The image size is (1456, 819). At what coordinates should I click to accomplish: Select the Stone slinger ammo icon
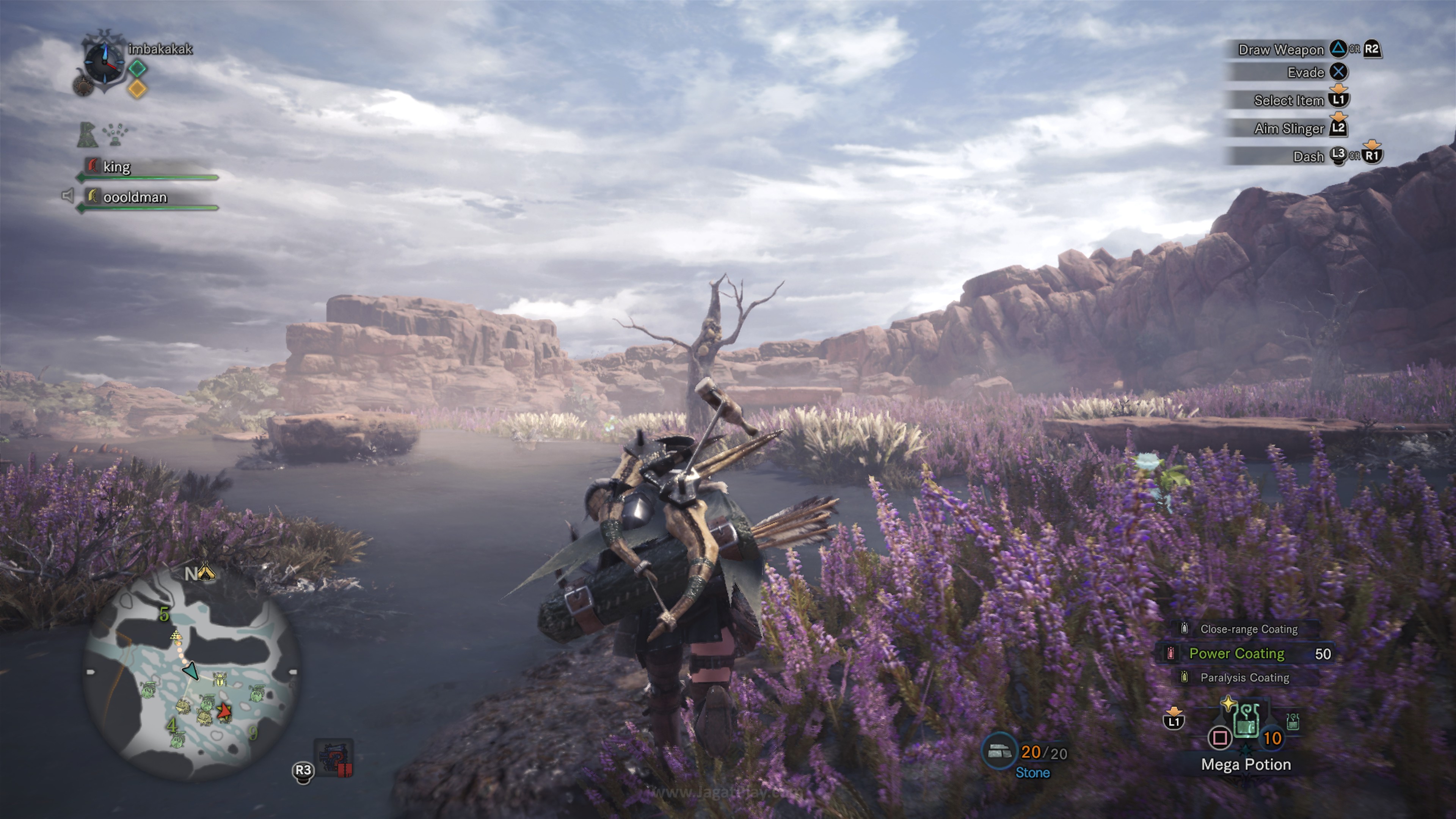coord(999,751)
